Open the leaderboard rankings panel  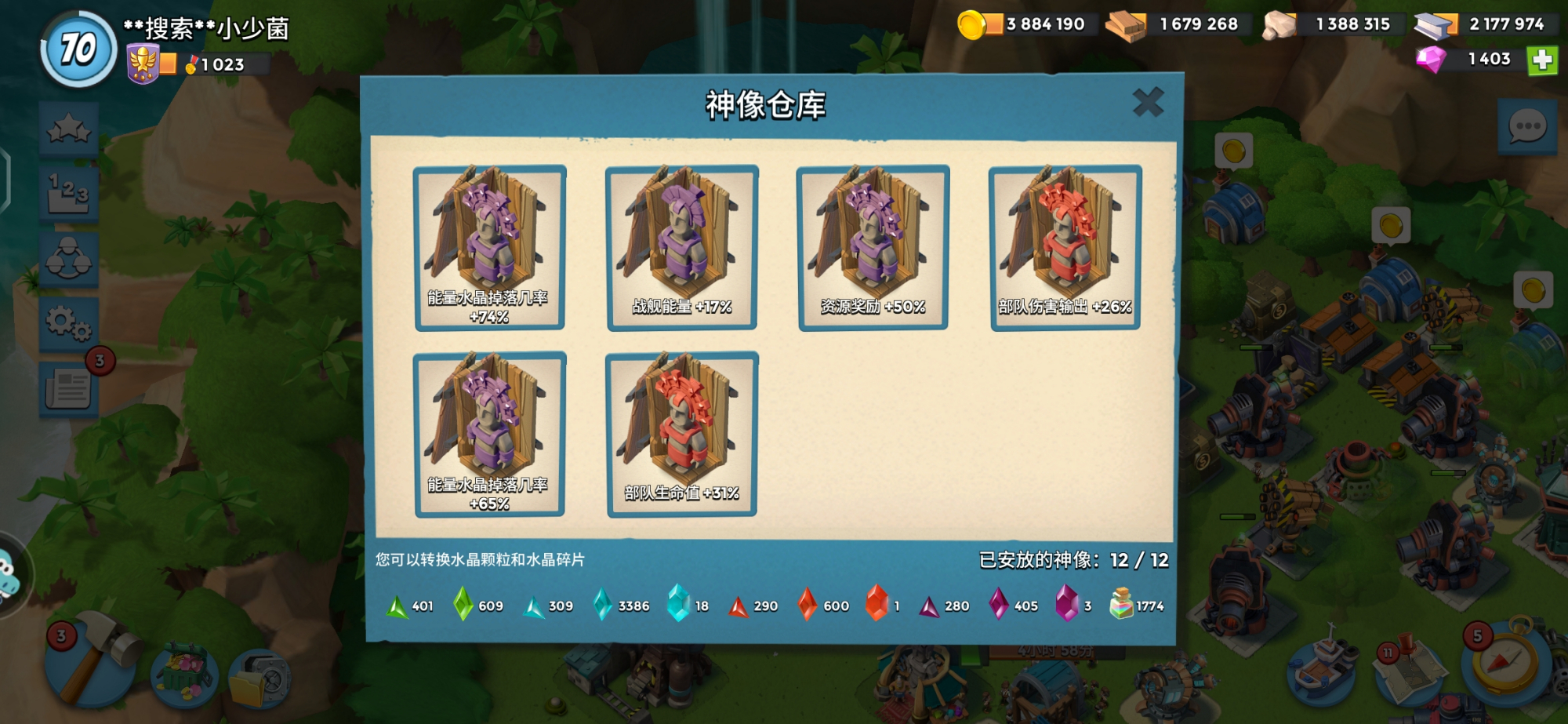[x=69, y=195]
